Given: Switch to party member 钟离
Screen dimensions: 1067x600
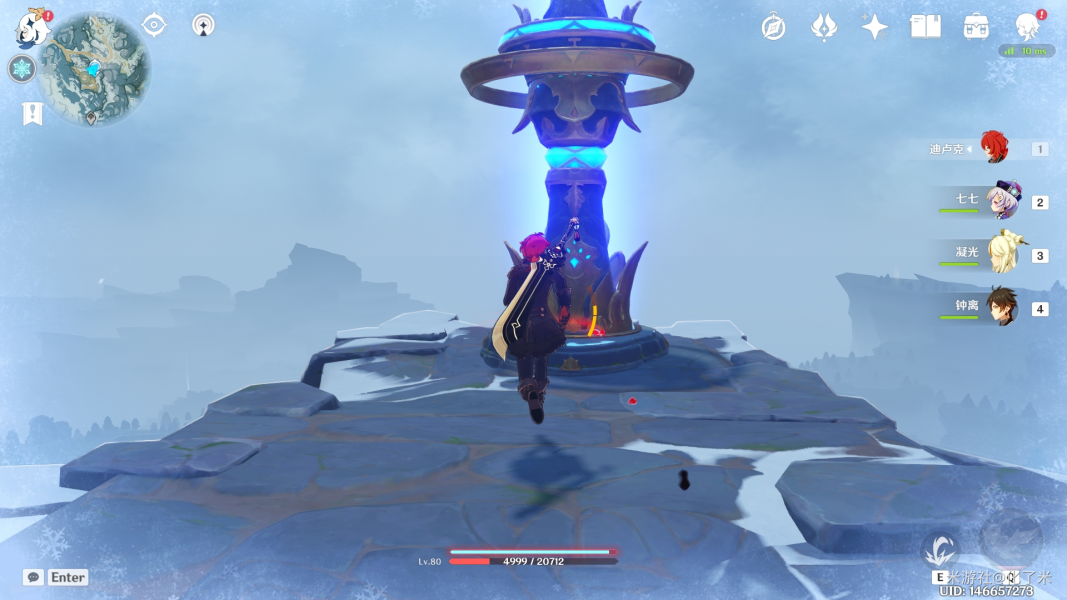Looking at the screenshot, I should pos(1002,308).
